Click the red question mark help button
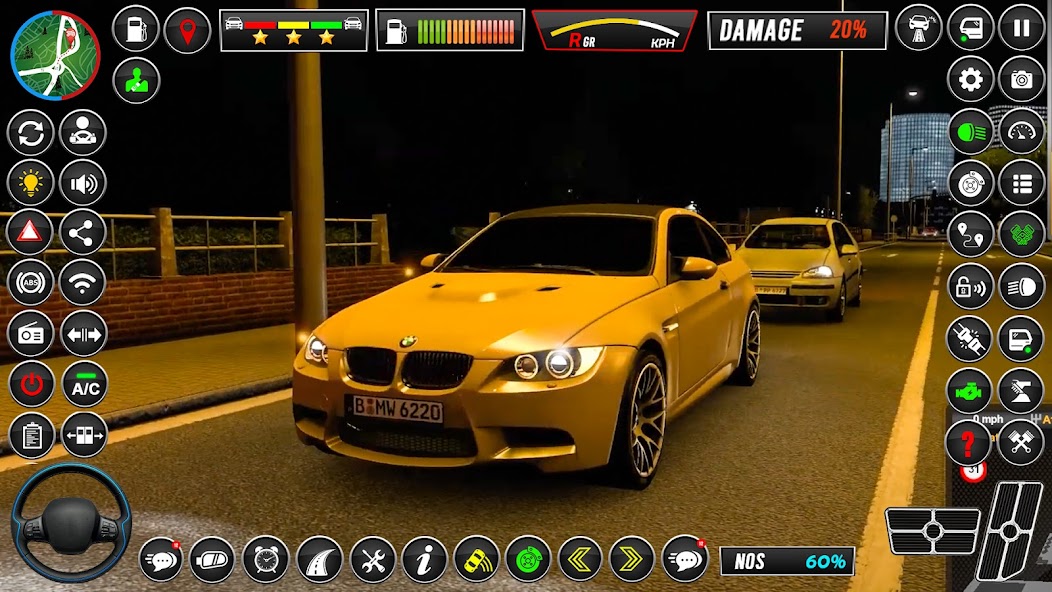Image resolution: width=1052 pixels, height=592 pixels. 968,441
